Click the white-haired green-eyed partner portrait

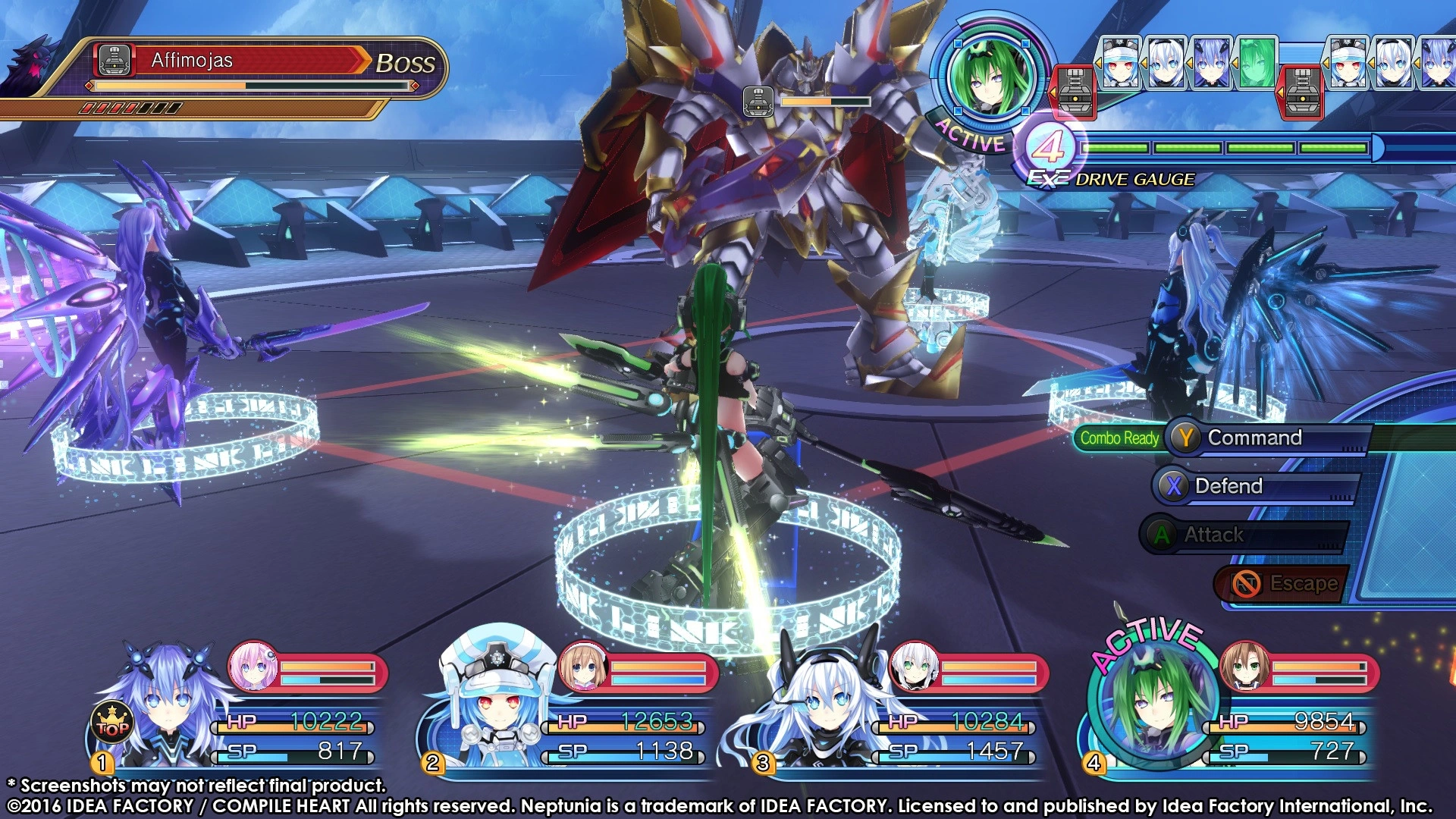(x=914, y=666)
